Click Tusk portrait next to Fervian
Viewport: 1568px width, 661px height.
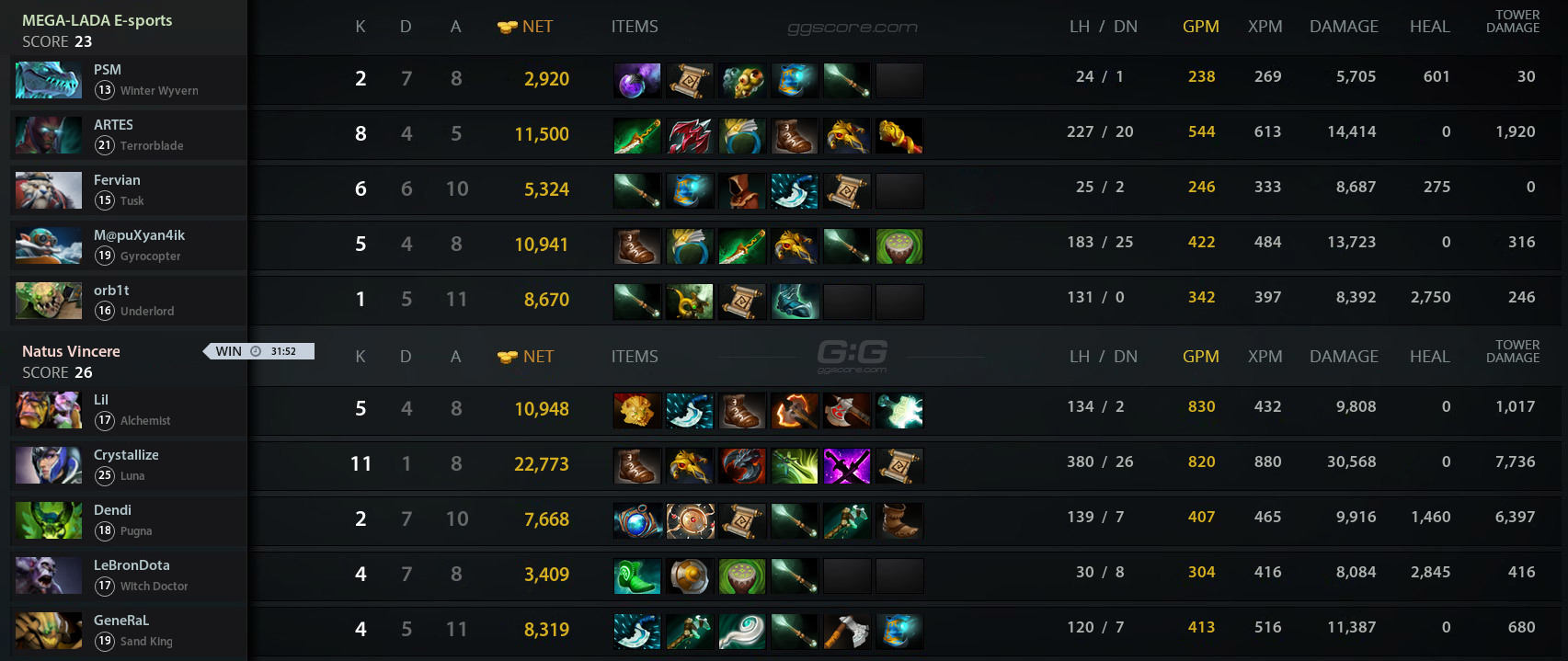click(x=49, y=190)
